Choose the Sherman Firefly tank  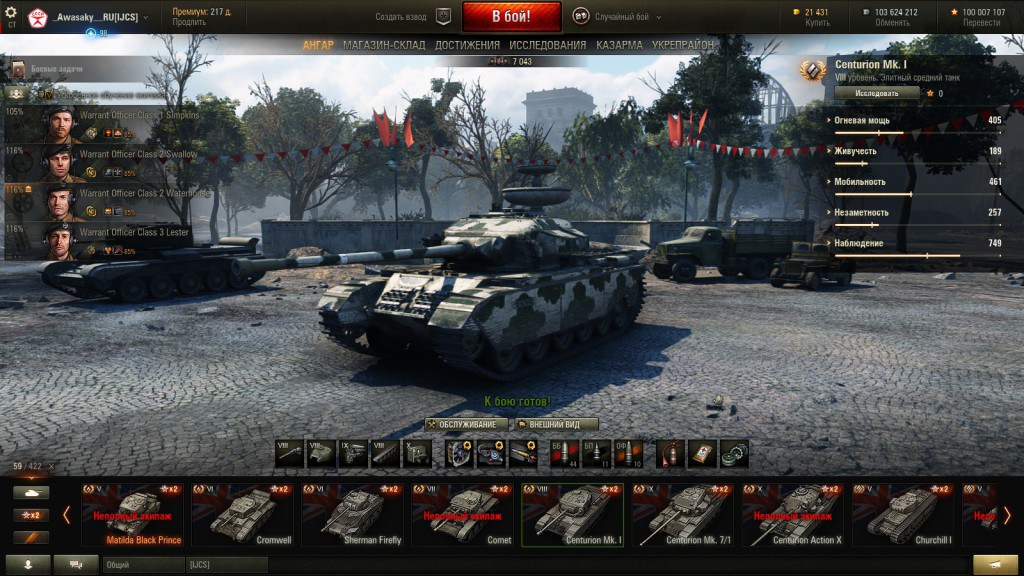pos(353,514)
